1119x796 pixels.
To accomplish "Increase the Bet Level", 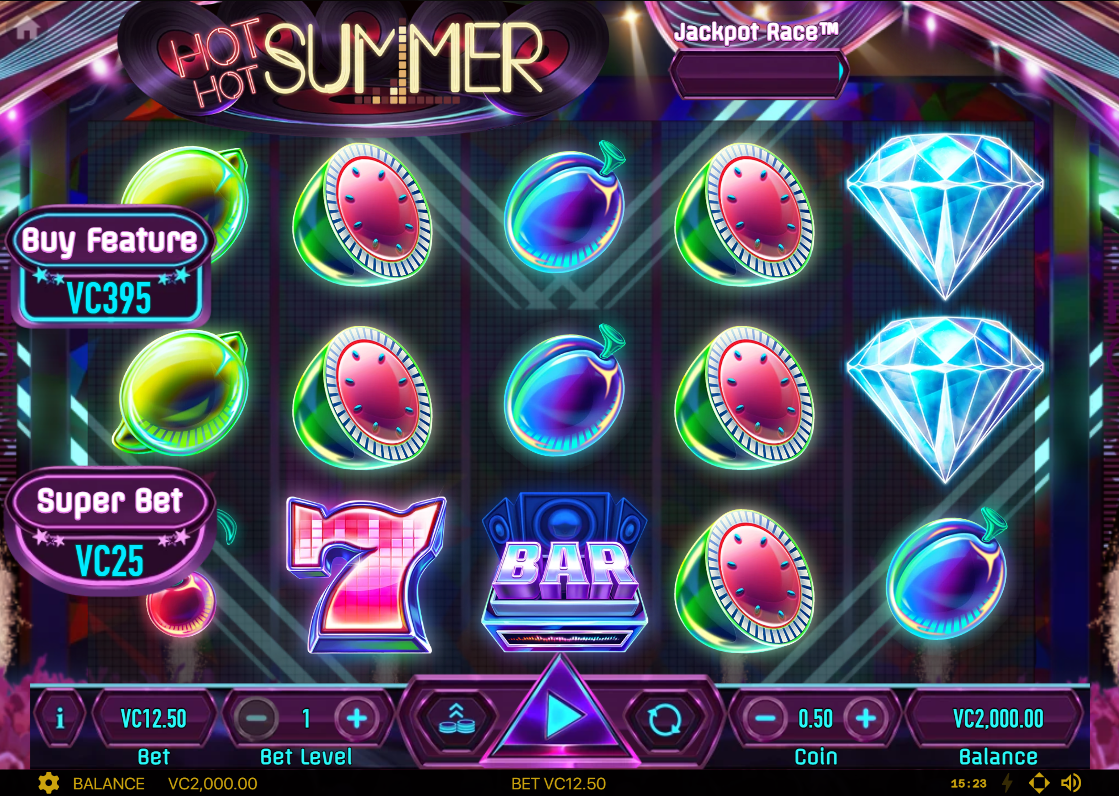I will tap(356, 717).
